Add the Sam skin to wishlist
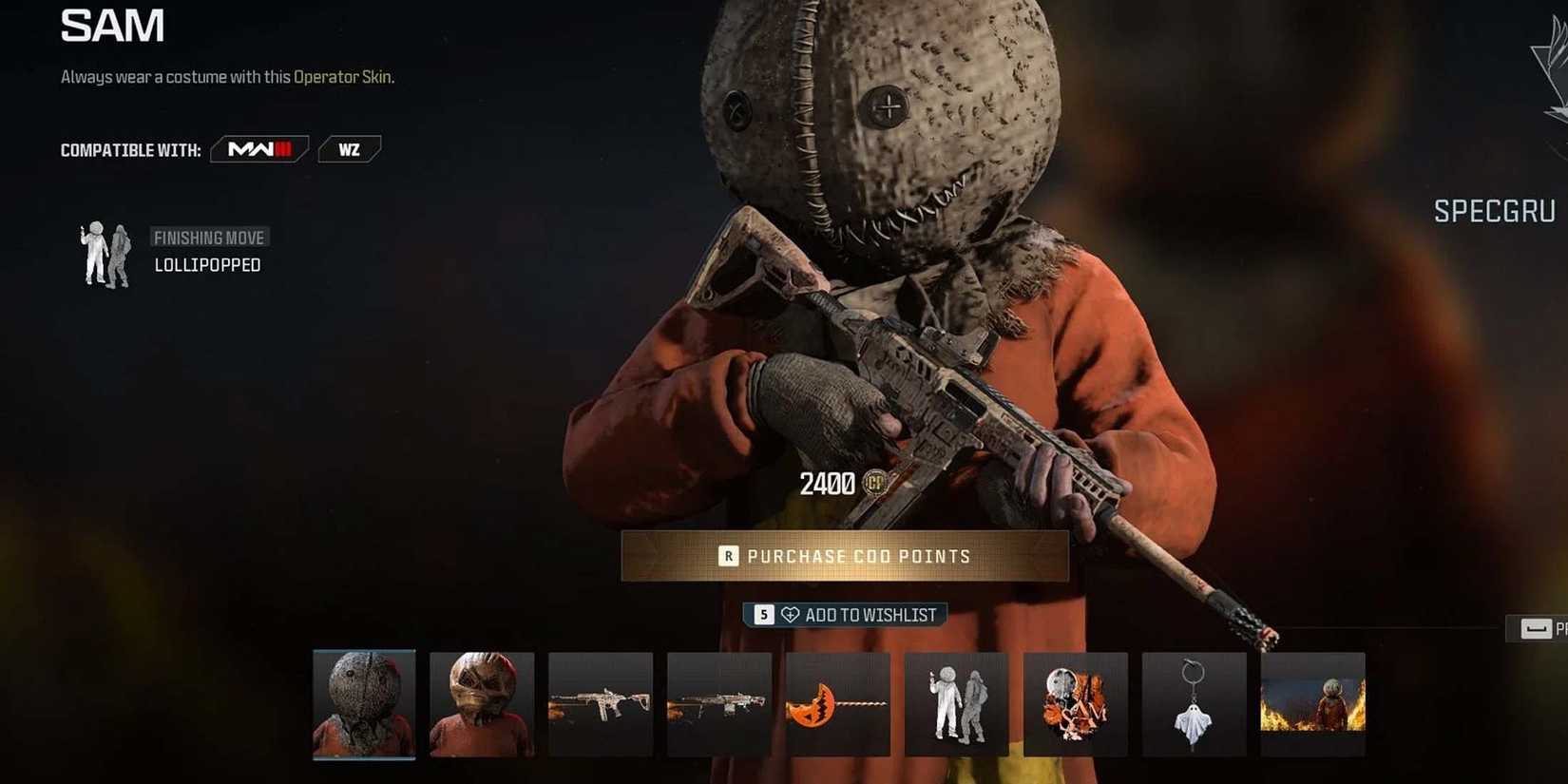This screenshot has height=784, width=1568. [x=844, y=614]
